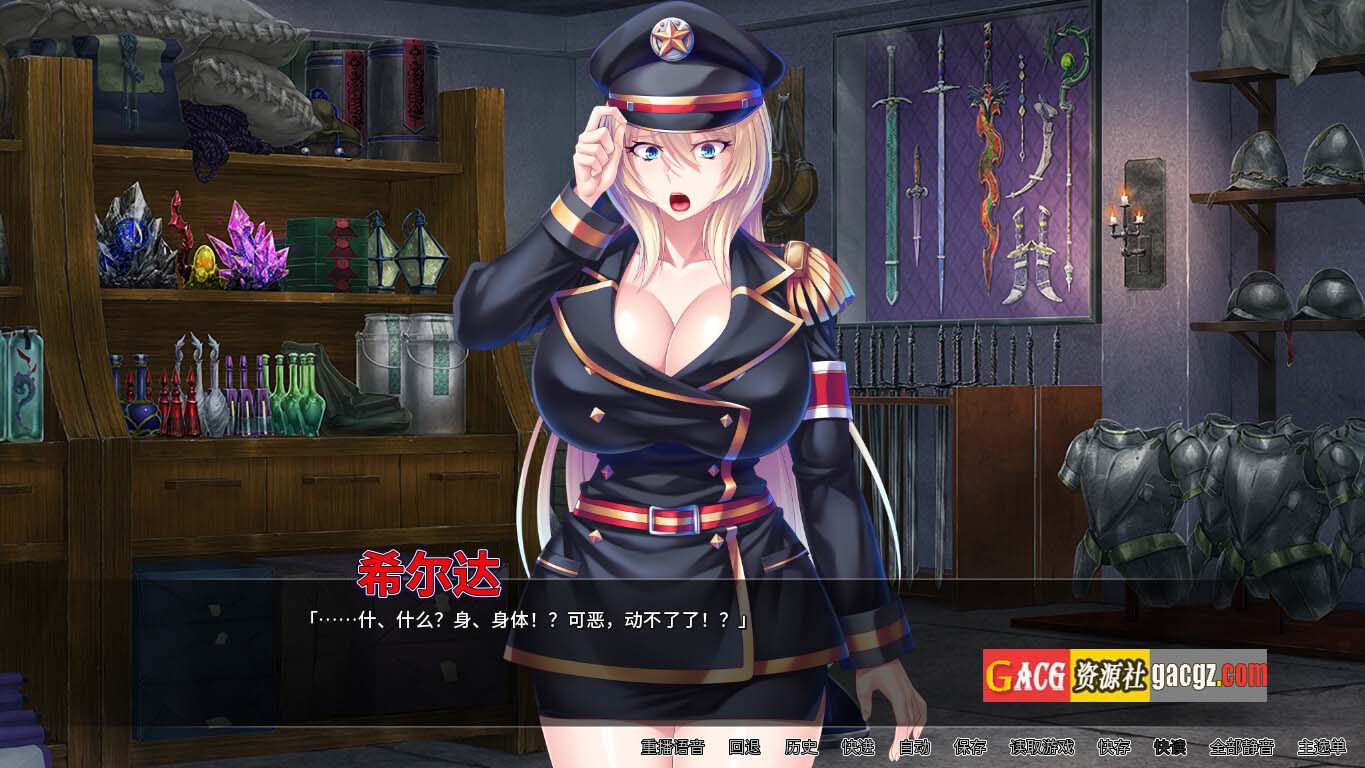Image resolution: width=1365 pixels, height=768 pixels.
Task: Activate 快进 fast-forward
Action: (x=858, y=747)
